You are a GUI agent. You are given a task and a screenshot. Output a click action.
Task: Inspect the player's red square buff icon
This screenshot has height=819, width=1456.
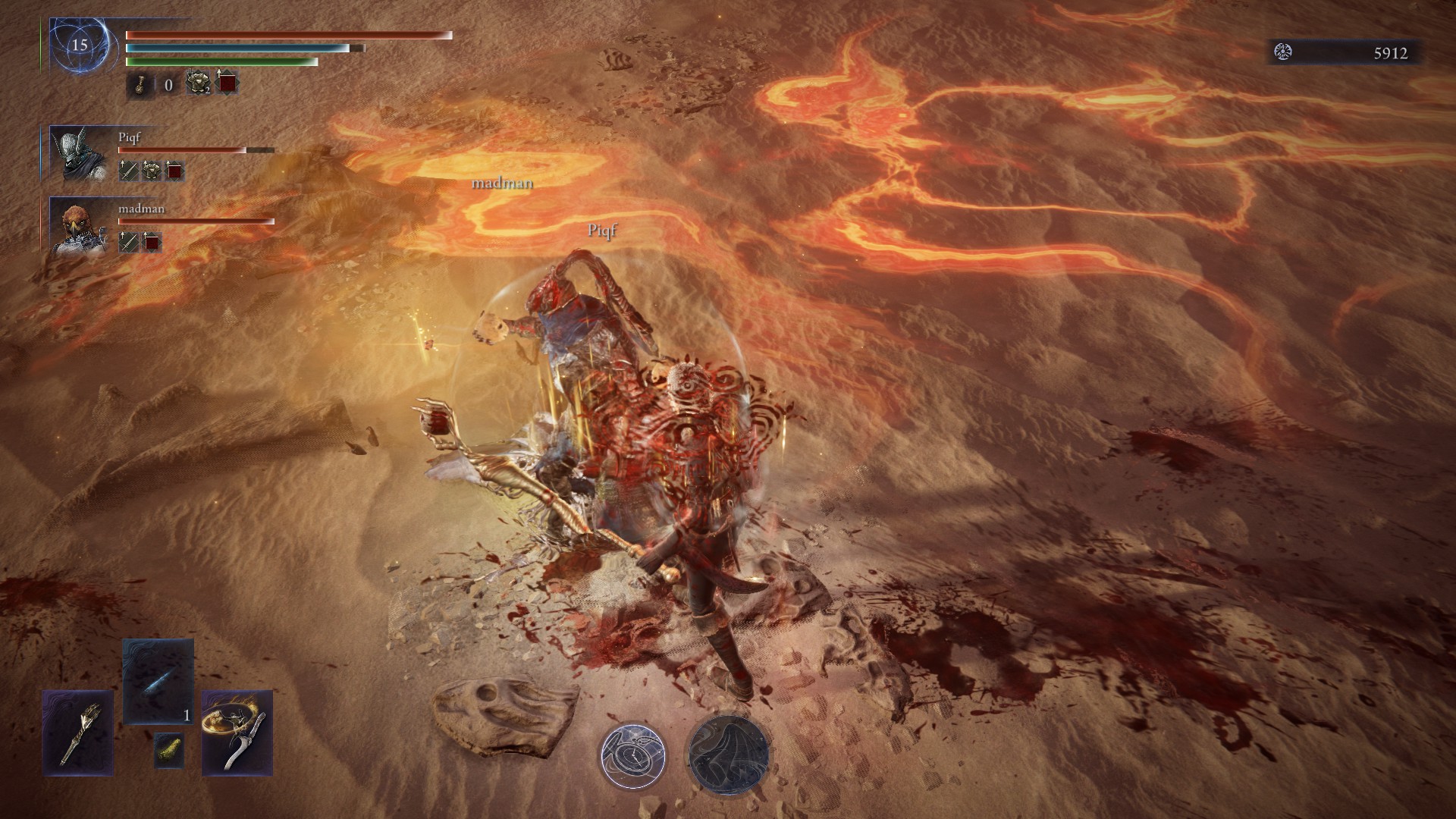pos(227,83)
